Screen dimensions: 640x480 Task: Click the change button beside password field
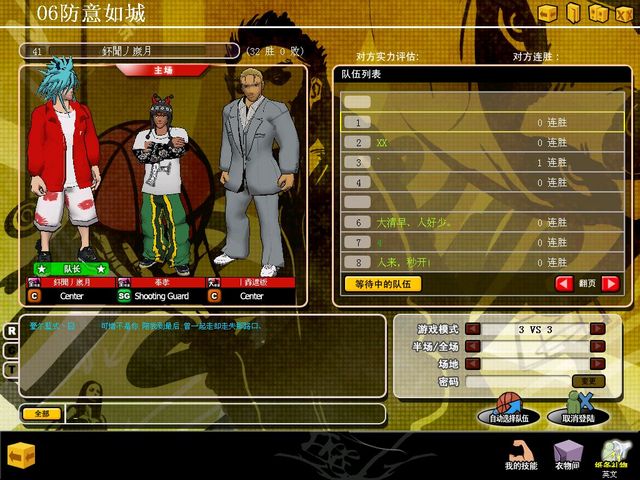tap(588, 381)
